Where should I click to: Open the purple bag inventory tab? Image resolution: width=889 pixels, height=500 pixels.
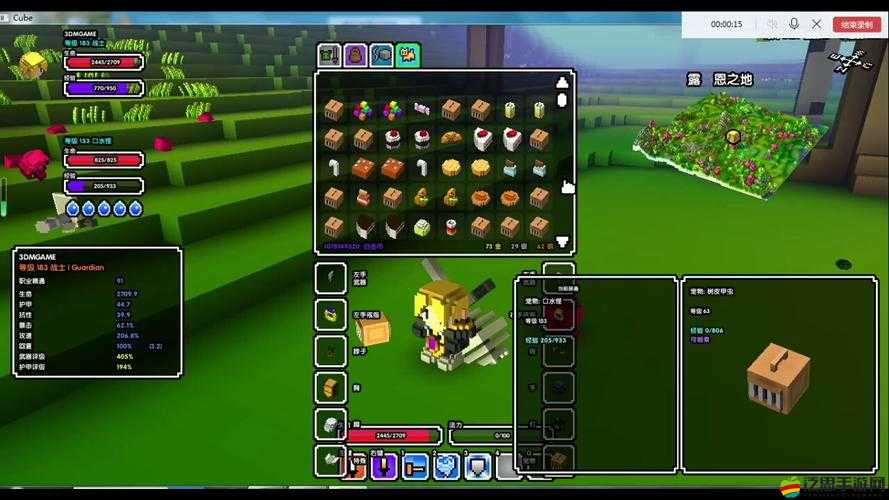point(355,55)
